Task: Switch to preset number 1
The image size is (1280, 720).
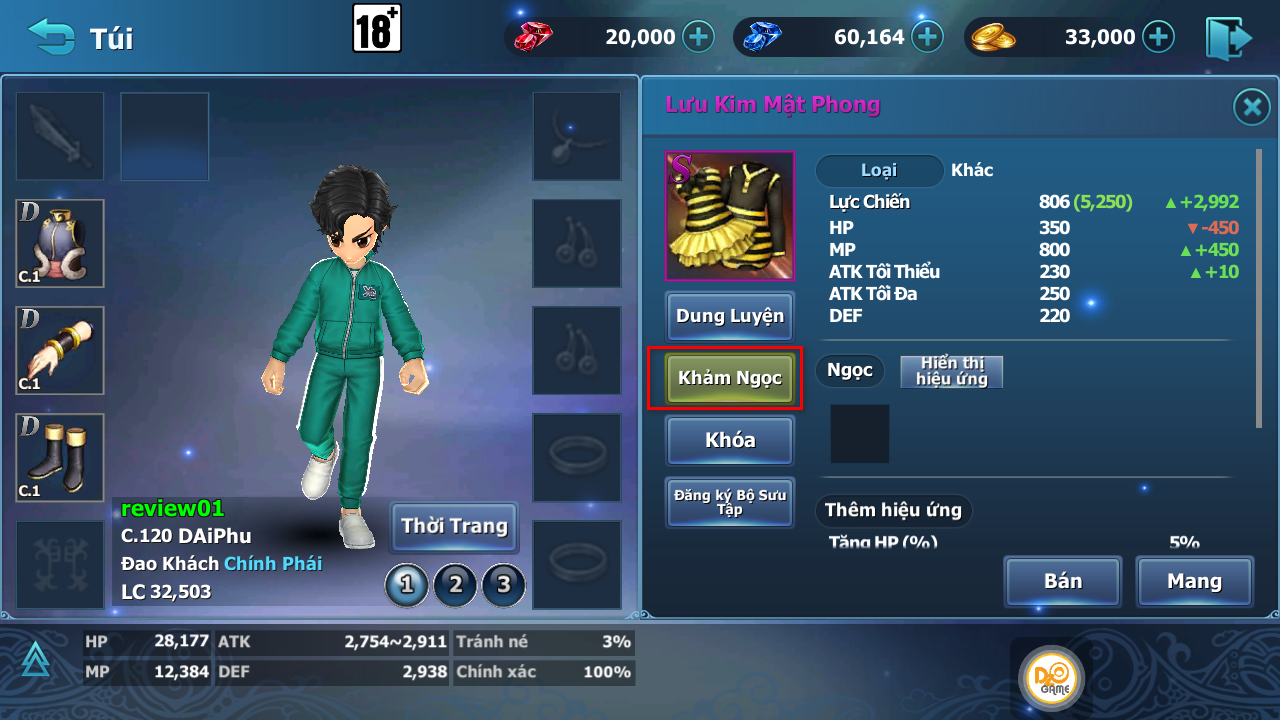Action: coord(407,584)
